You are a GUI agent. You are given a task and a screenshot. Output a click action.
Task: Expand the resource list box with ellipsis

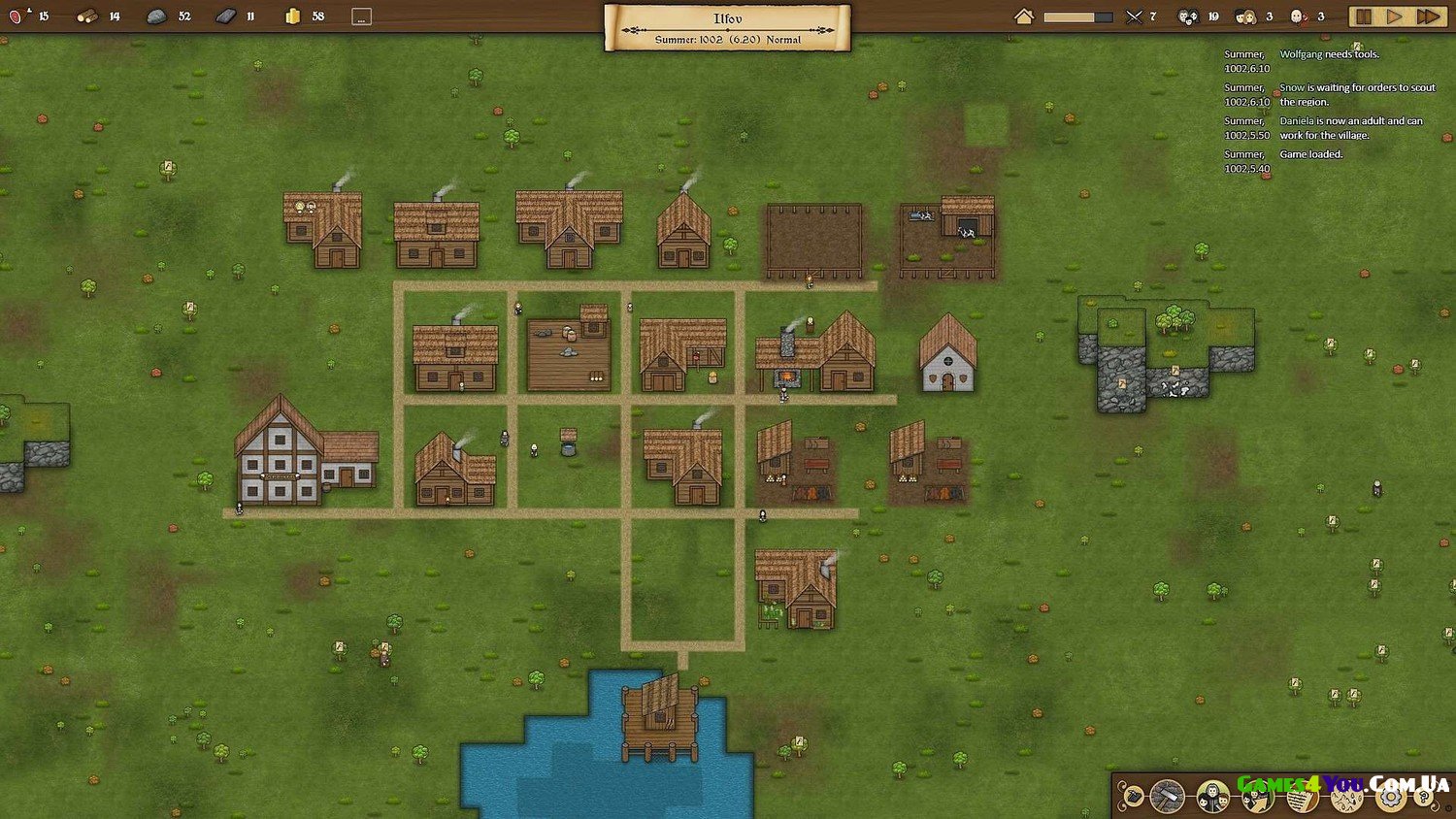361,16
